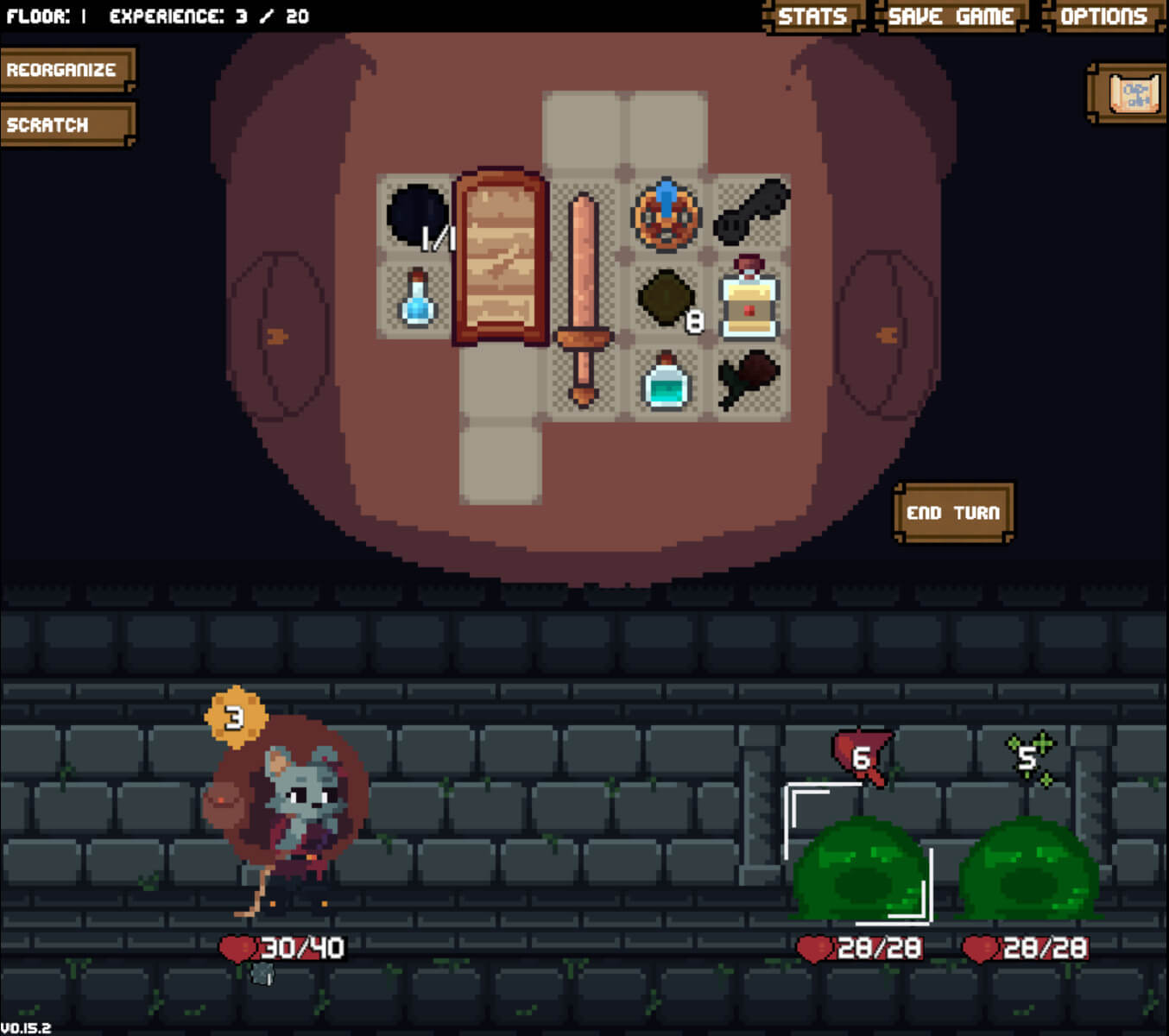
Task: Activate the REORGANIZE button
Action: pyautogui.click(x=64, y=71)
